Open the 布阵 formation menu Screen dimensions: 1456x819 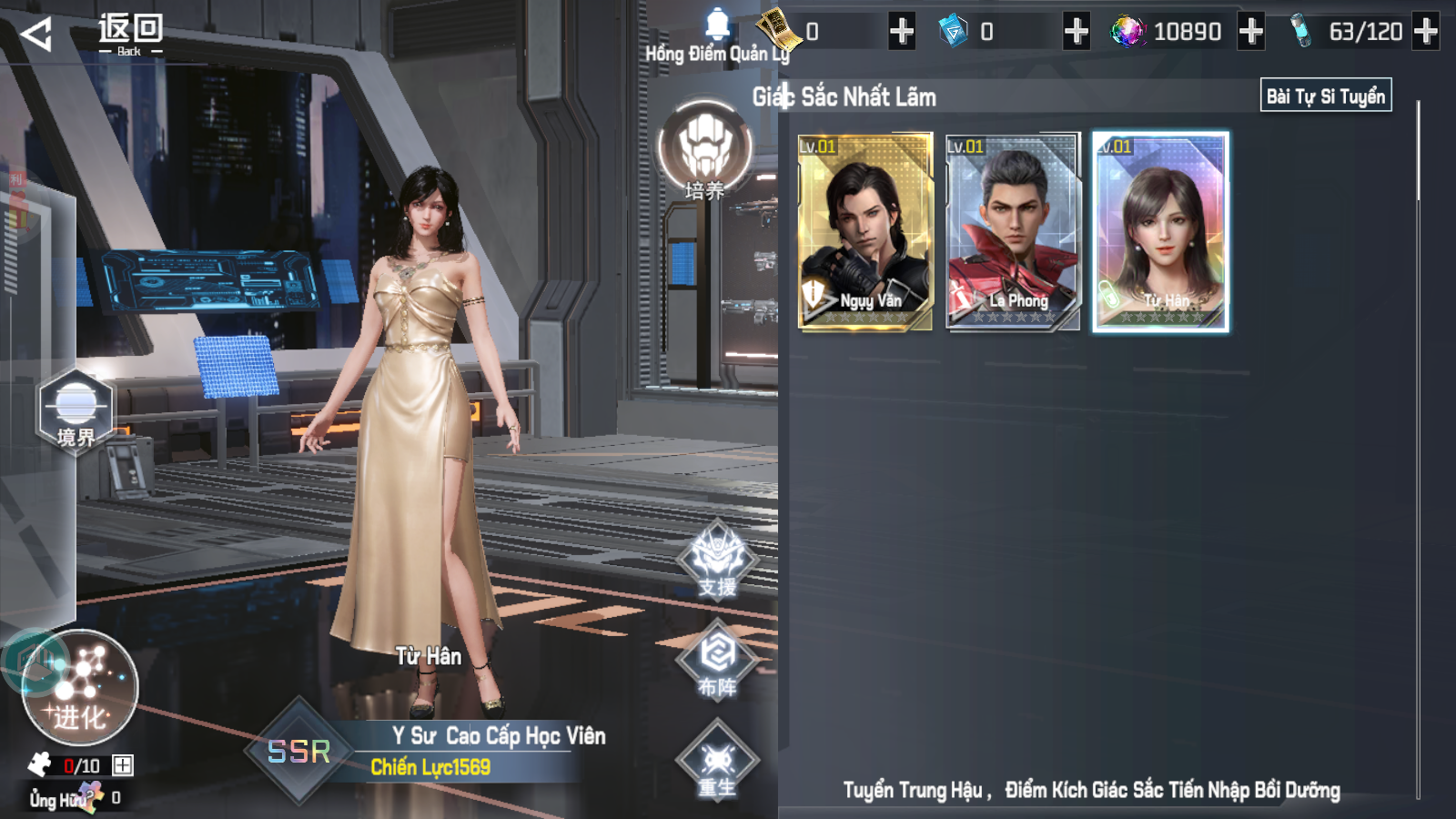[718, 660]
